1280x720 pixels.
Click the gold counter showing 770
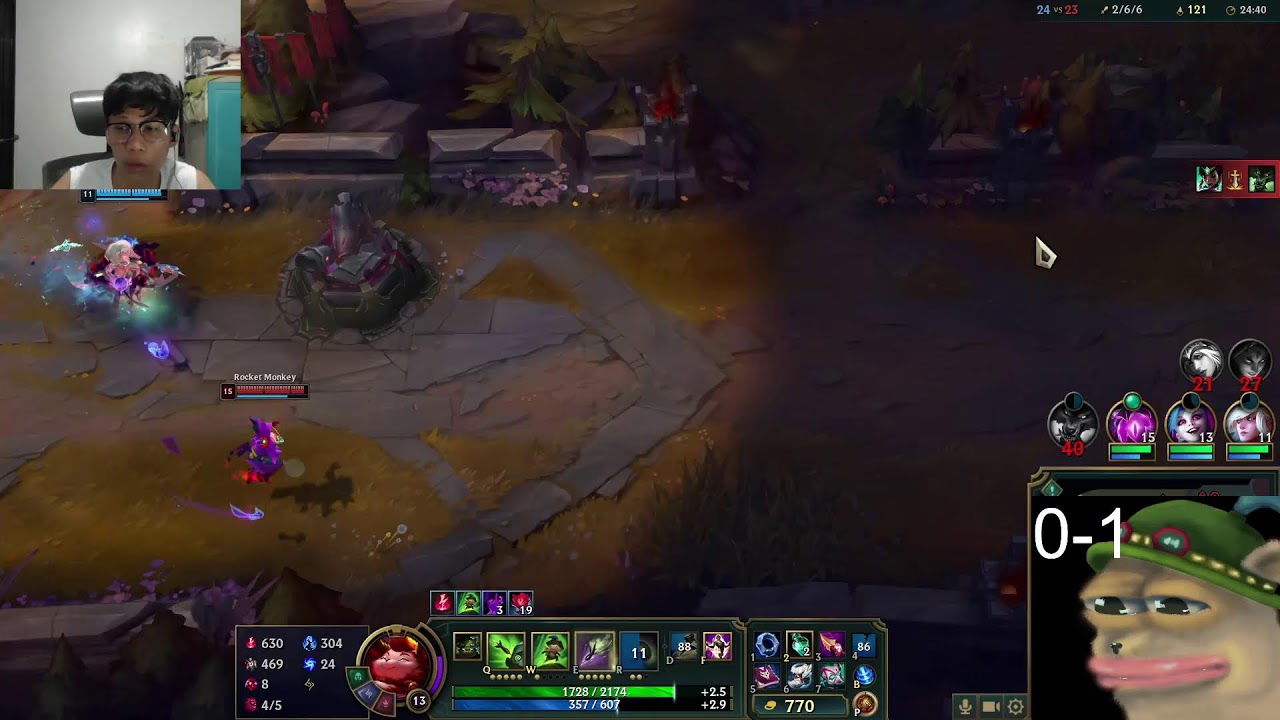(x=798, y=705)
